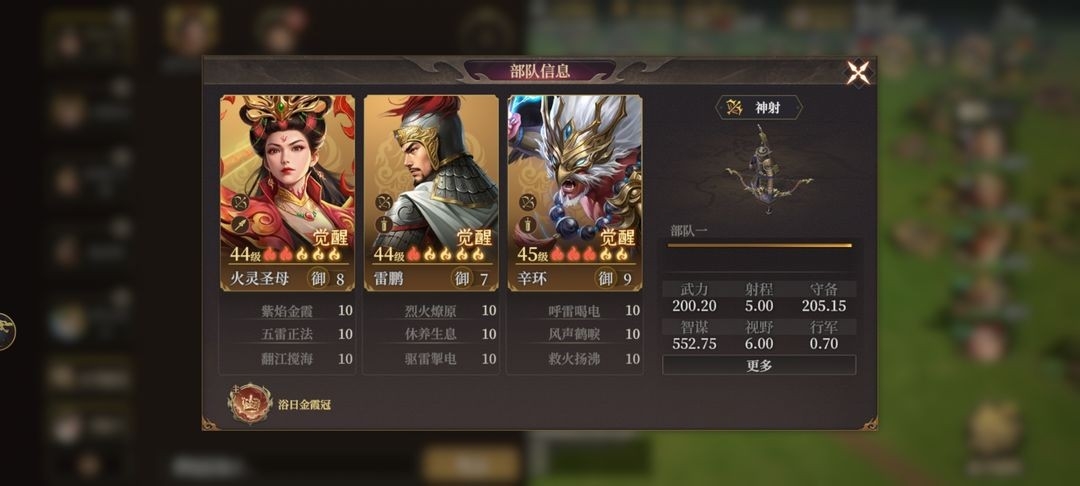Screen dimensions: 1080x486
Task: View the 紫焰金霞 skill
Action: (x=288, y=311)
